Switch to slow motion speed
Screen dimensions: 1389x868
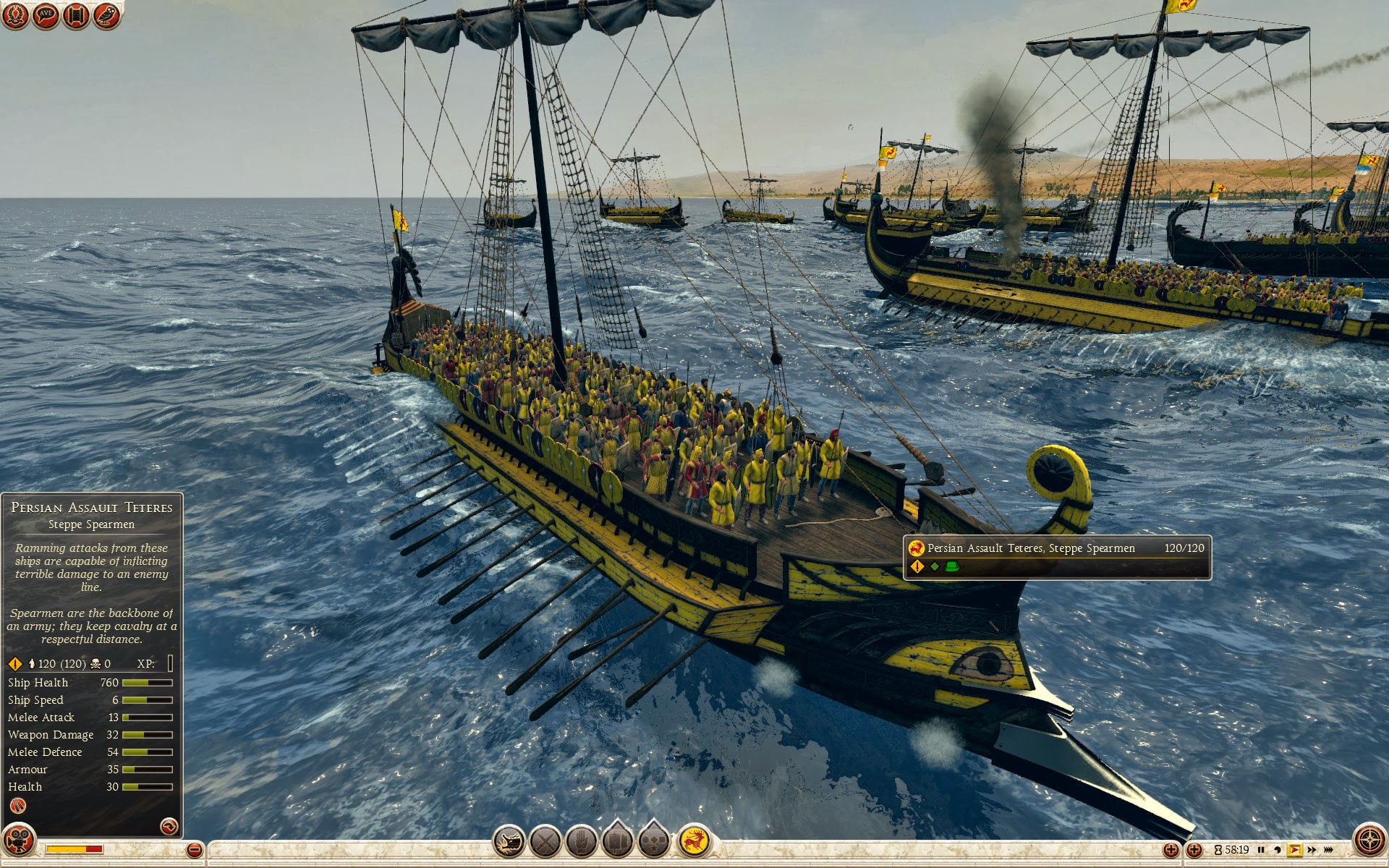pyautogui.click(x=1278, y=850)
